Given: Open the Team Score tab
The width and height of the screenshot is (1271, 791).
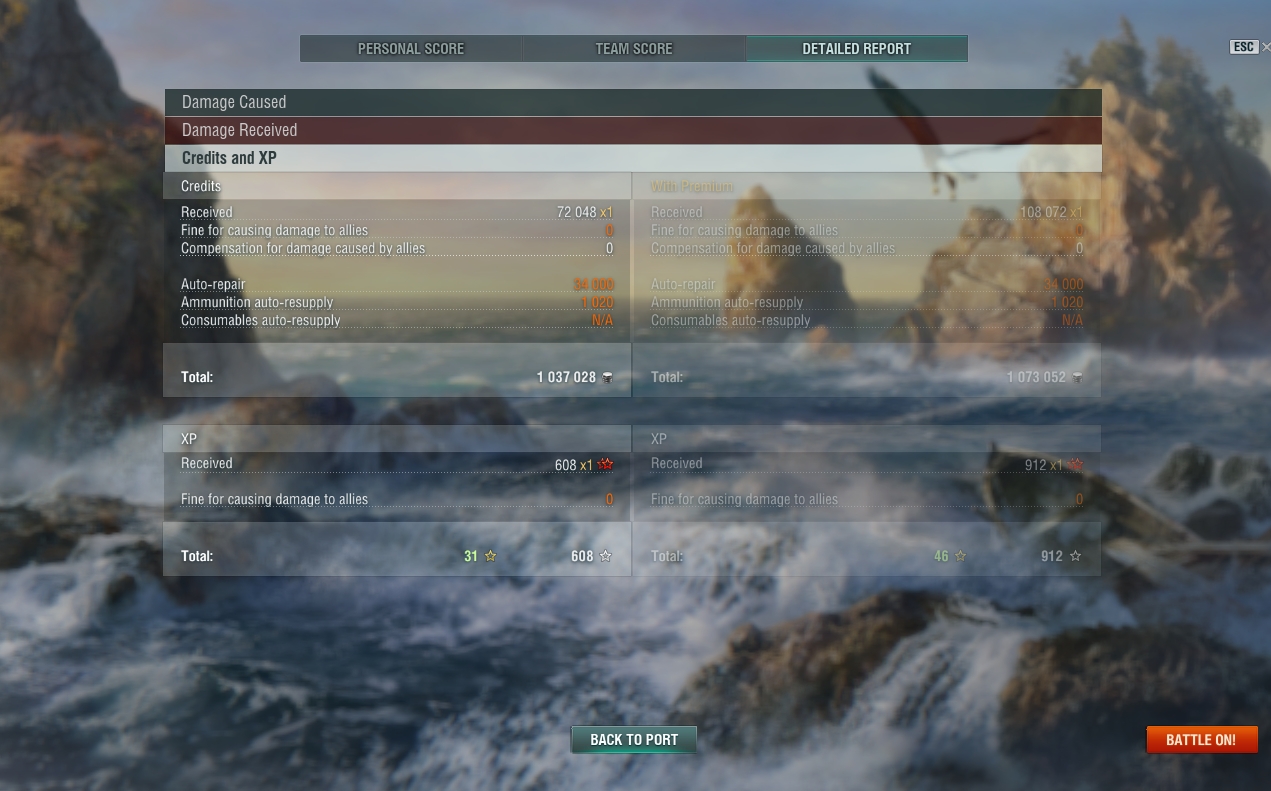Looking at the screenshot, I should (x=634, y=49).
